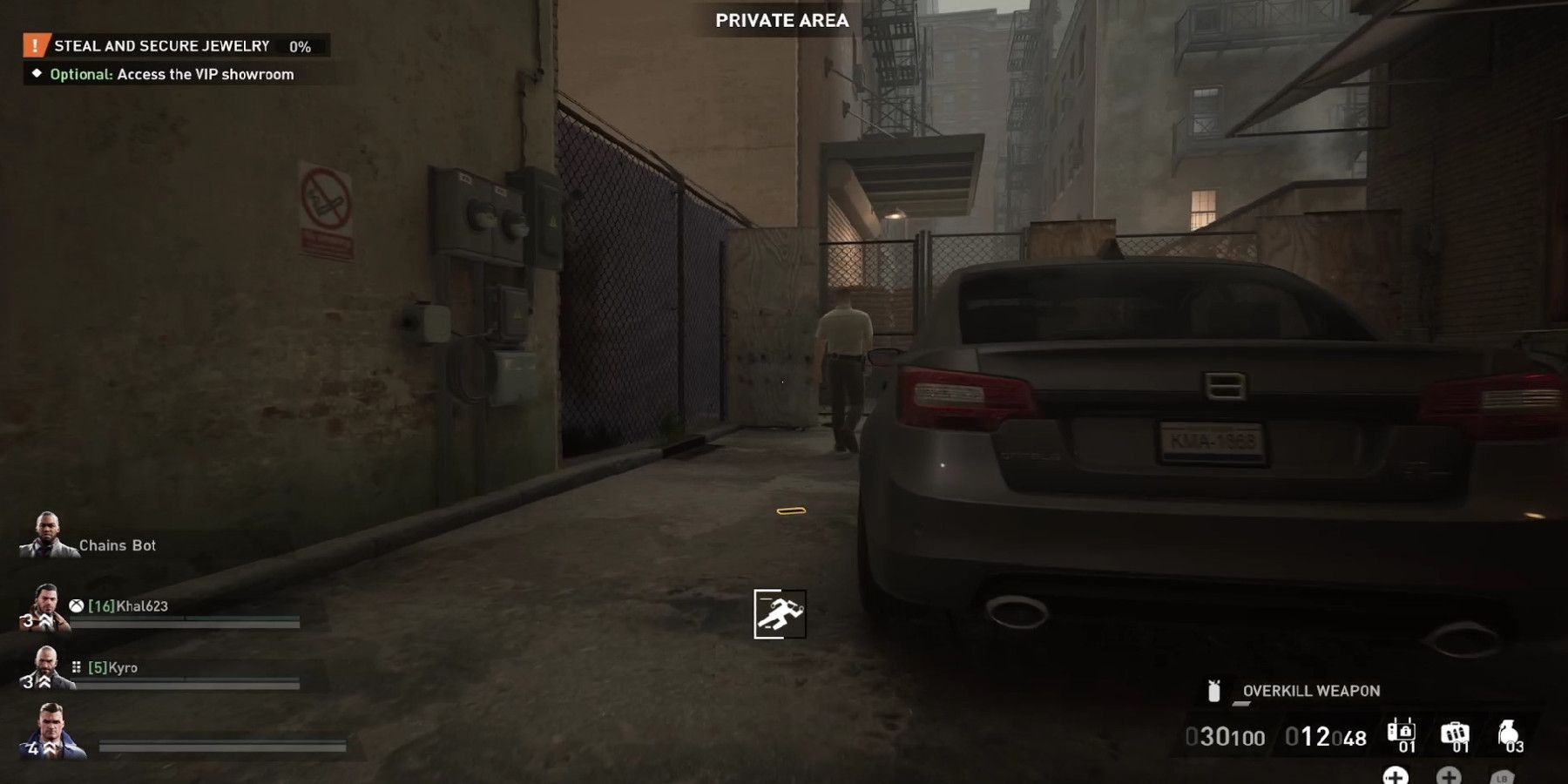Click the sprinting character stance icon at screen center
Viewport: 1568px width, 784px height.
[x=778, y=615]
